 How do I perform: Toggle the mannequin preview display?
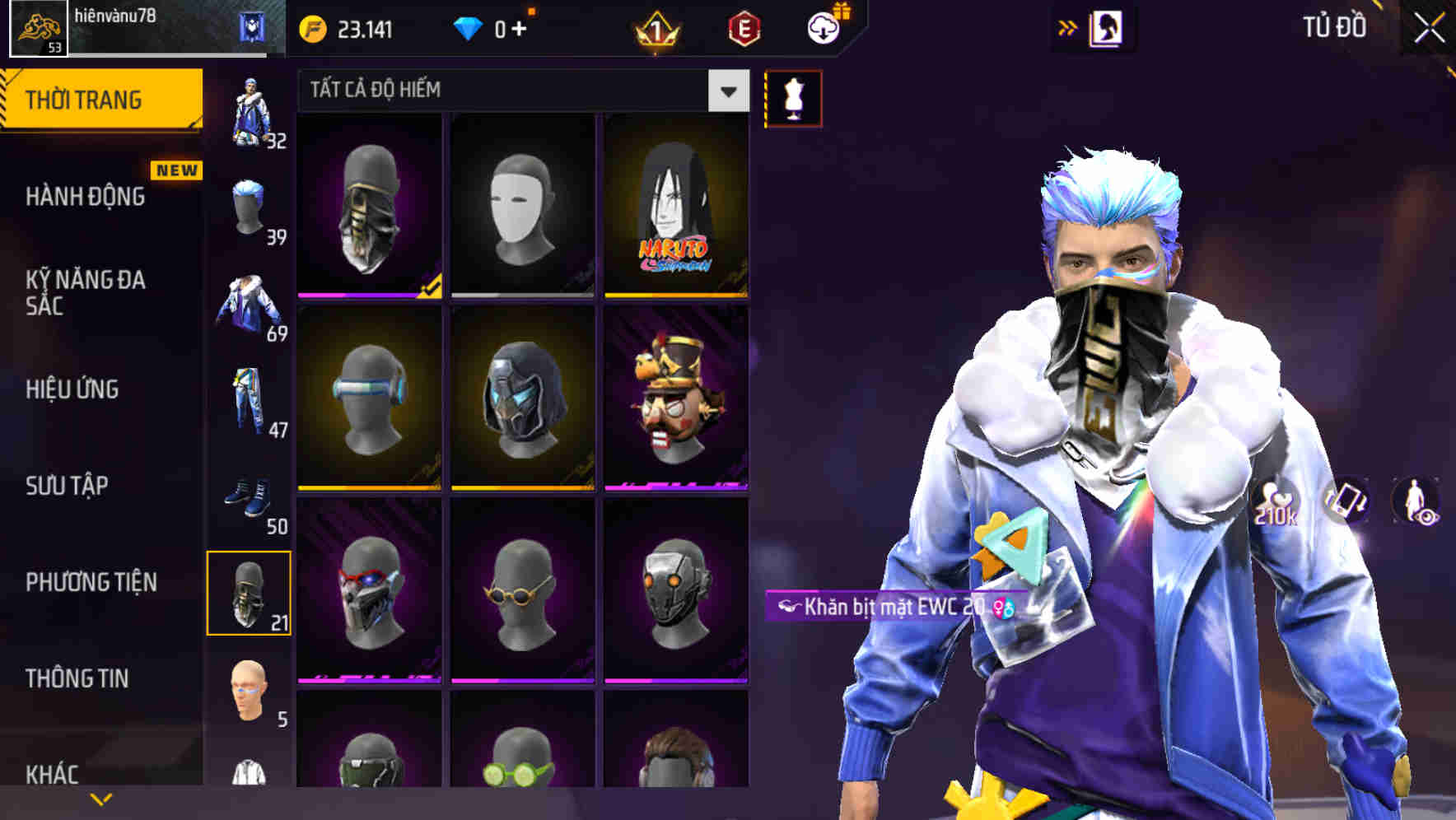(x=793, y=97)
